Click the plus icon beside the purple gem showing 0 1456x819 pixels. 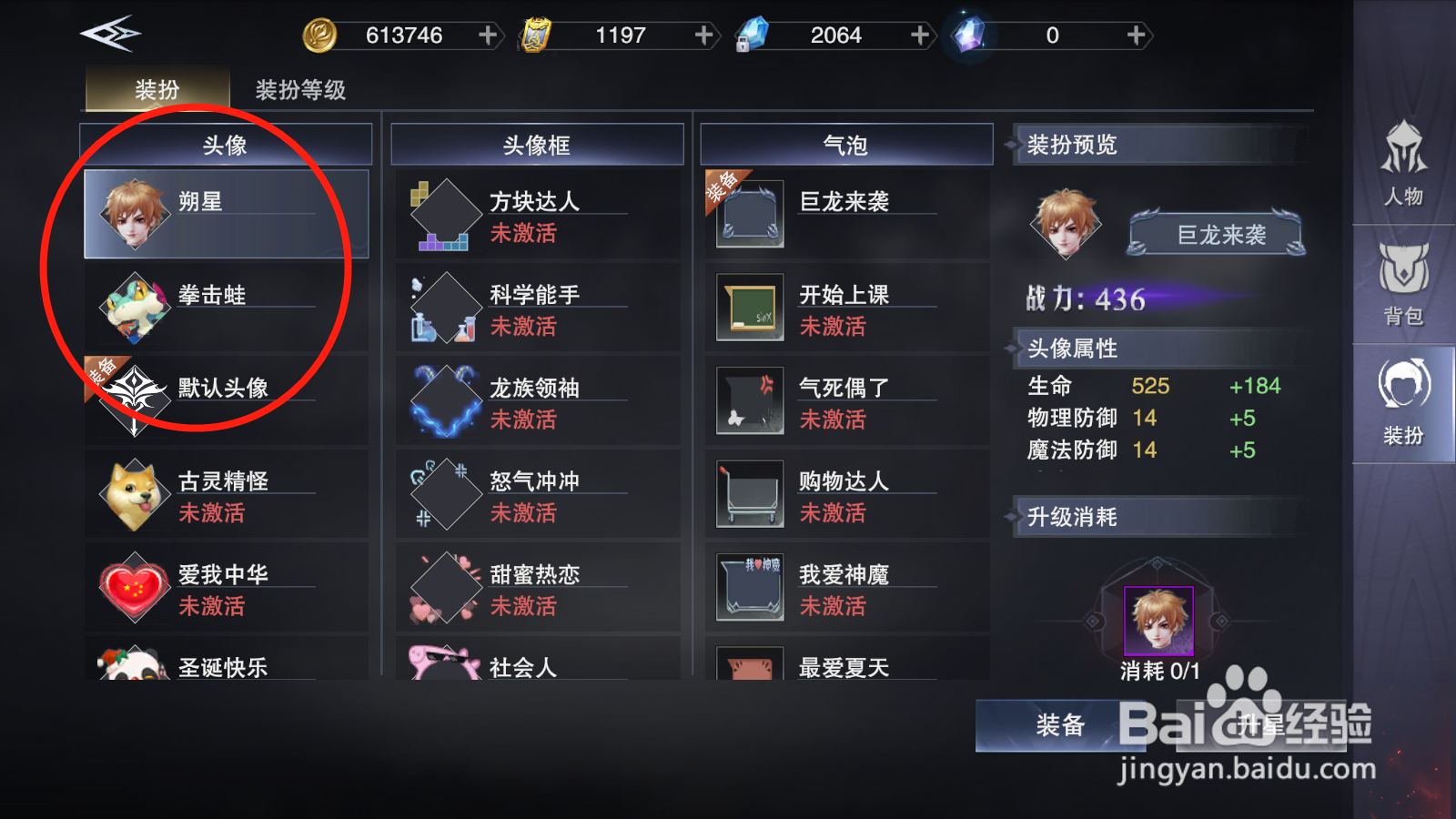pos(1136,35)
